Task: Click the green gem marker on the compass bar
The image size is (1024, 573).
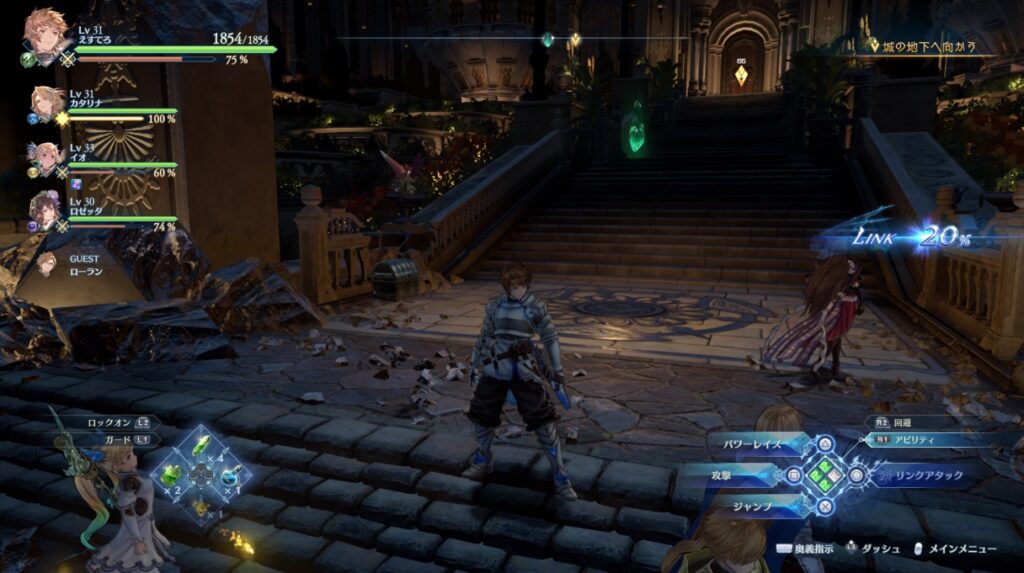Action: click(547, 40)
